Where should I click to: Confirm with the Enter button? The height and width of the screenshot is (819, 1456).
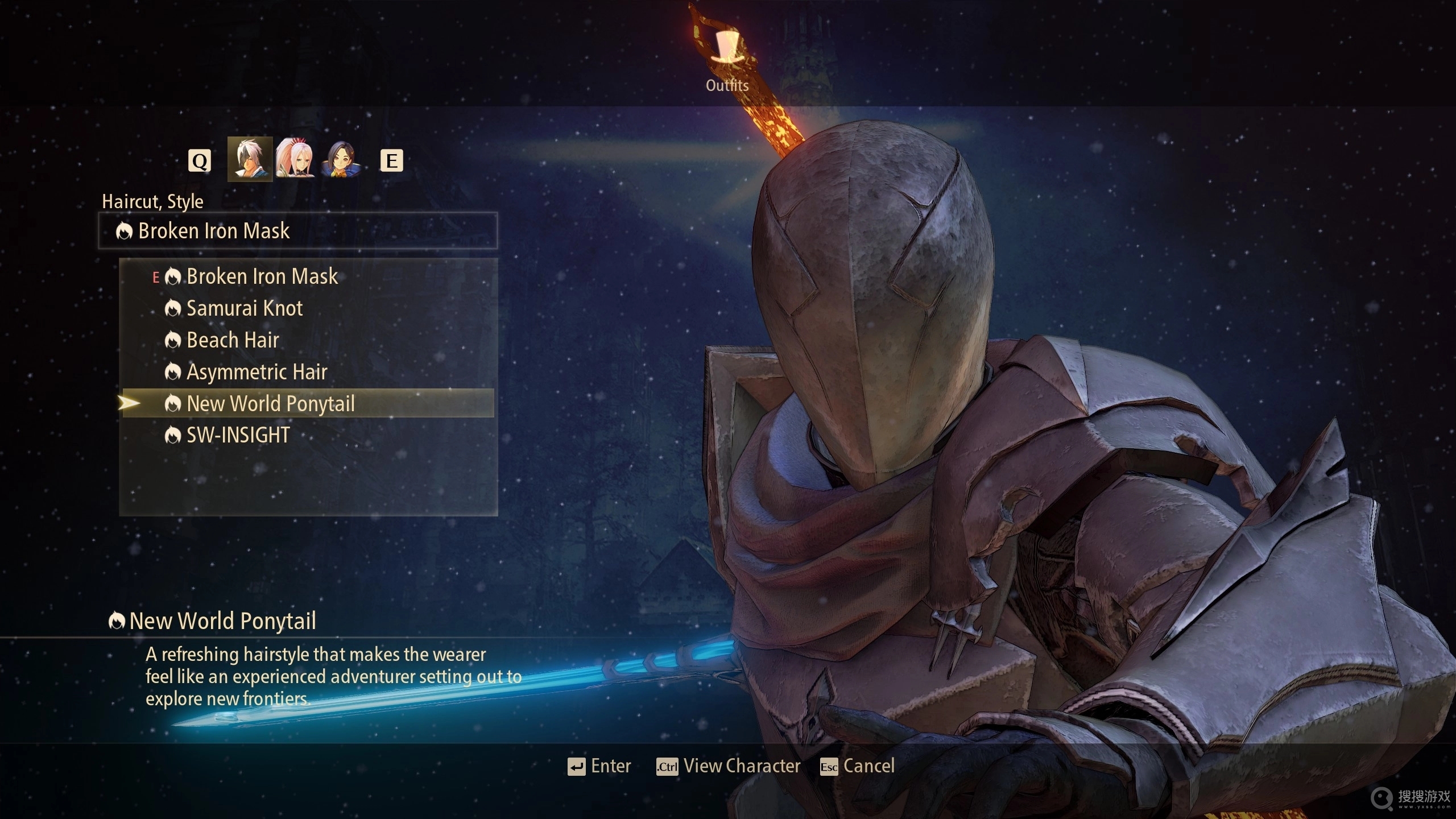[599, 767]
